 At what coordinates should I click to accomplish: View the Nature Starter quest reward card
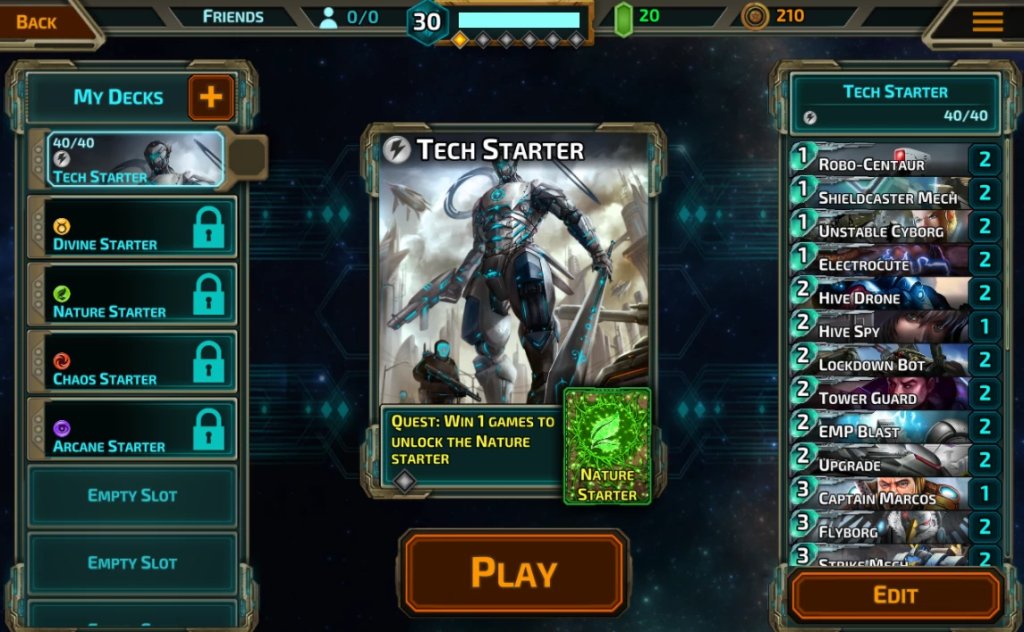click(607, 446)
